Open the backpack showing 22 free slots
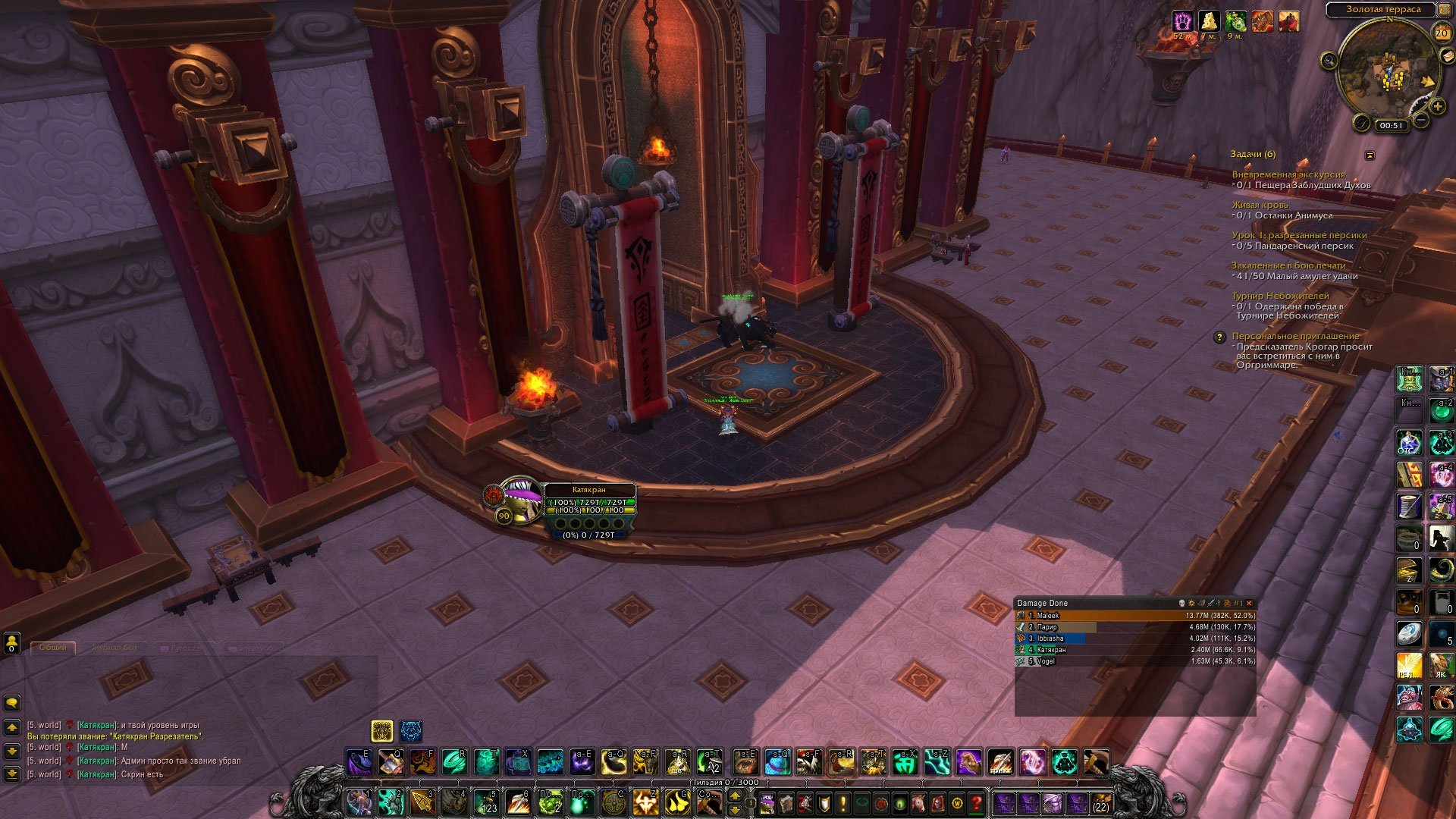The width and height of the screenshot is (1456, 819). [1100, 803]
